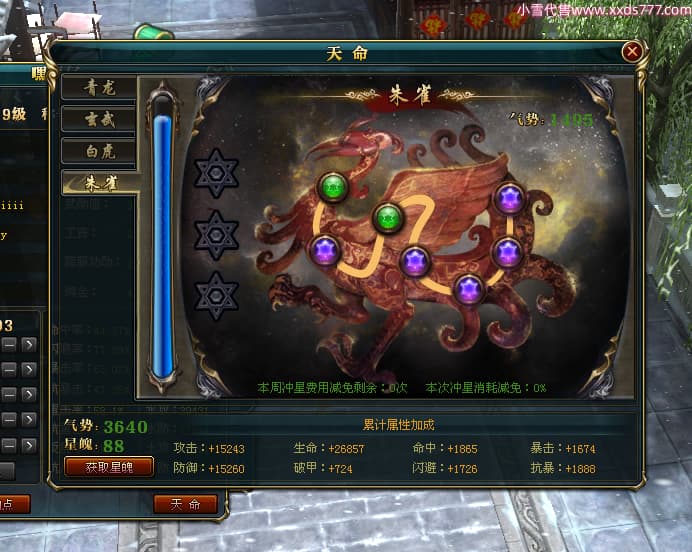Pick the purple star node at the tail tip
This screenshot has width=692, height=552.
coord(510,199)
